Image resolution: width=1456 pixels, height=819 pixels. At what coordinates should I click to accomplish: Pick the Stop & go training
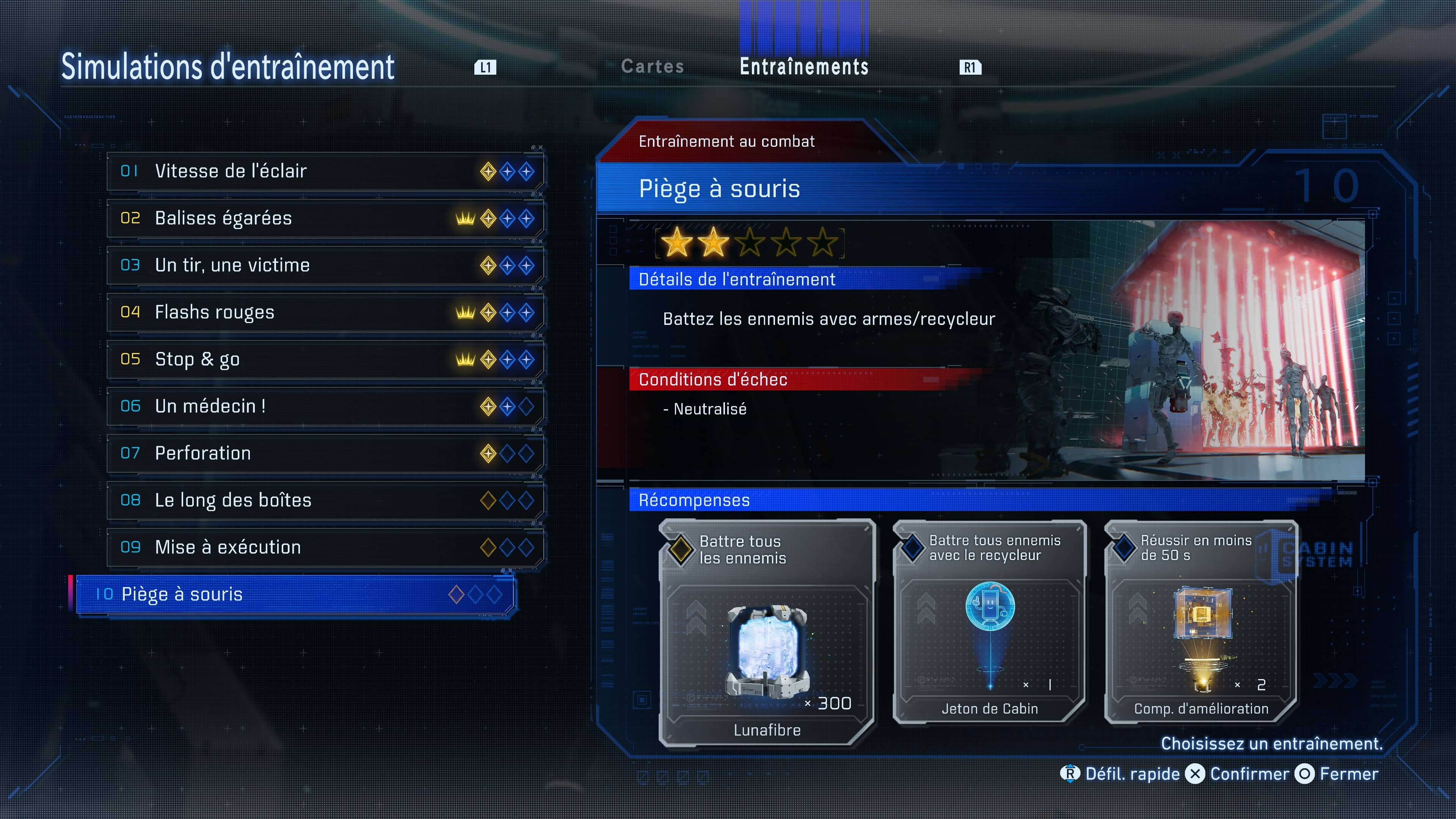click(325, 359)
